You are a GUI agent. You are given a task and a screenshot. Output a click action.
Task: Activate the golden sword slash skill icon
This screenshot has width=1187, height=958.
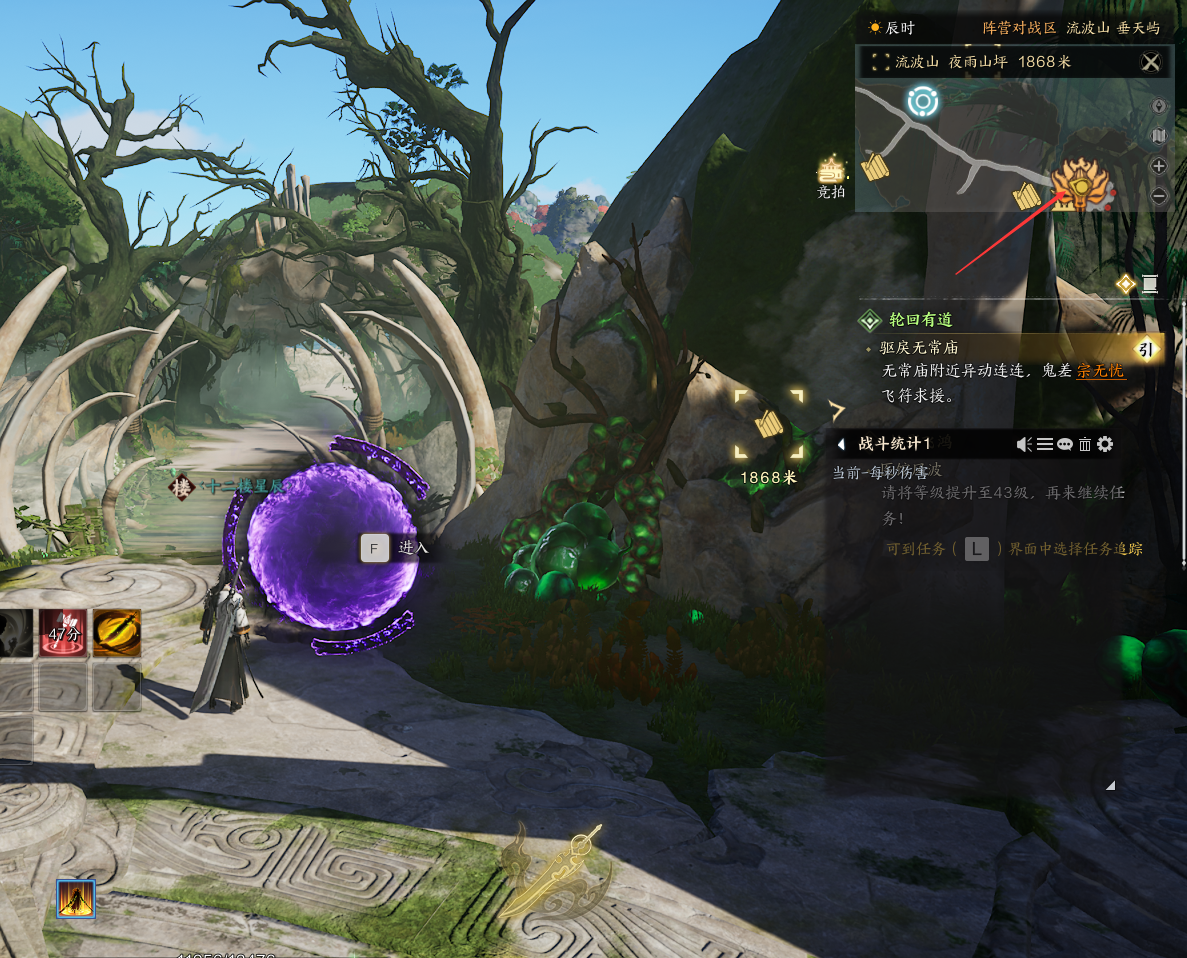click(x=117, y=632)
